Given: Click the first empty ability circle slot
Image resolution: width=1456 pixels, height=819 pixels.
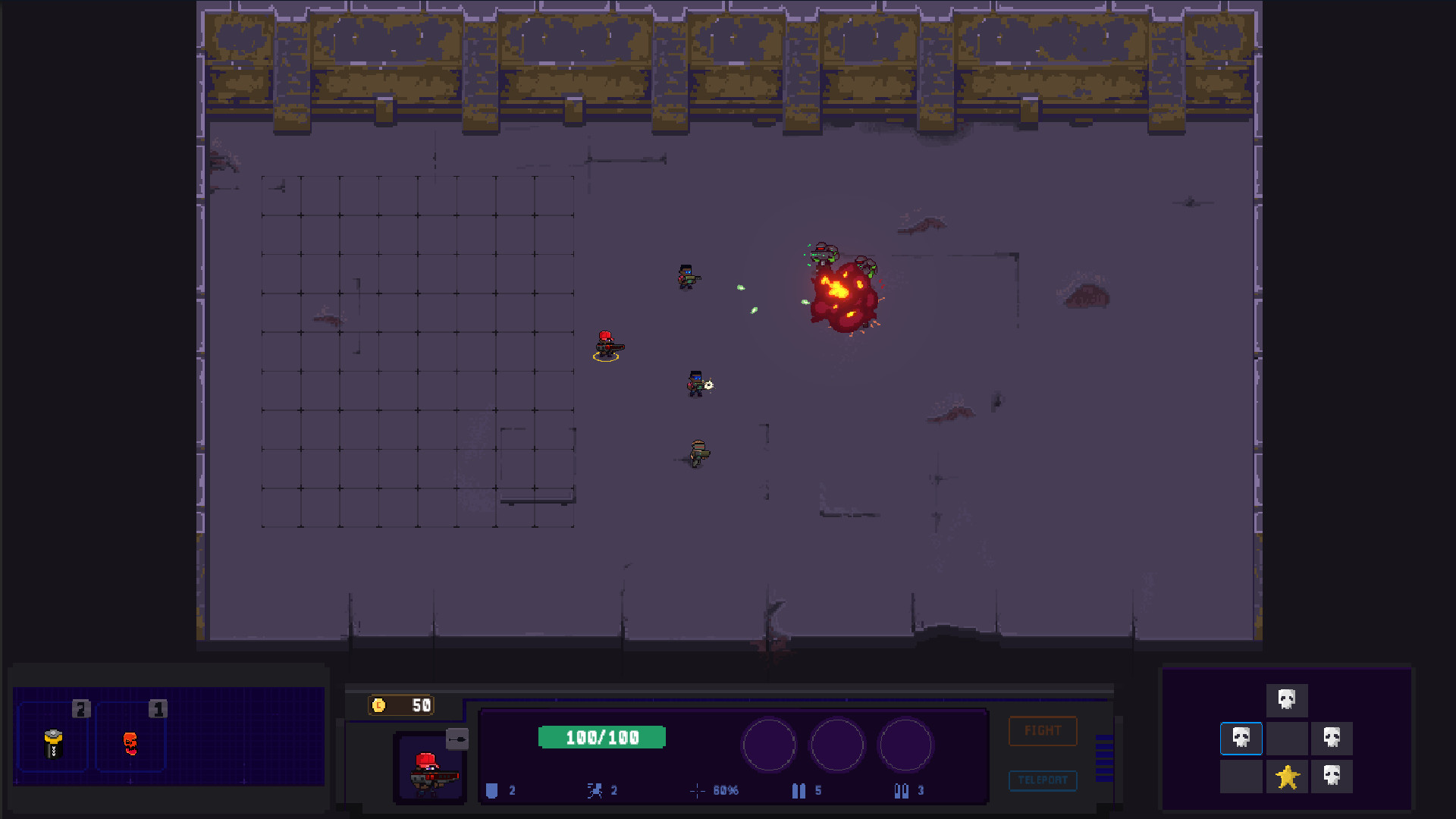Looking at the screenshot, I should point(769,745).
